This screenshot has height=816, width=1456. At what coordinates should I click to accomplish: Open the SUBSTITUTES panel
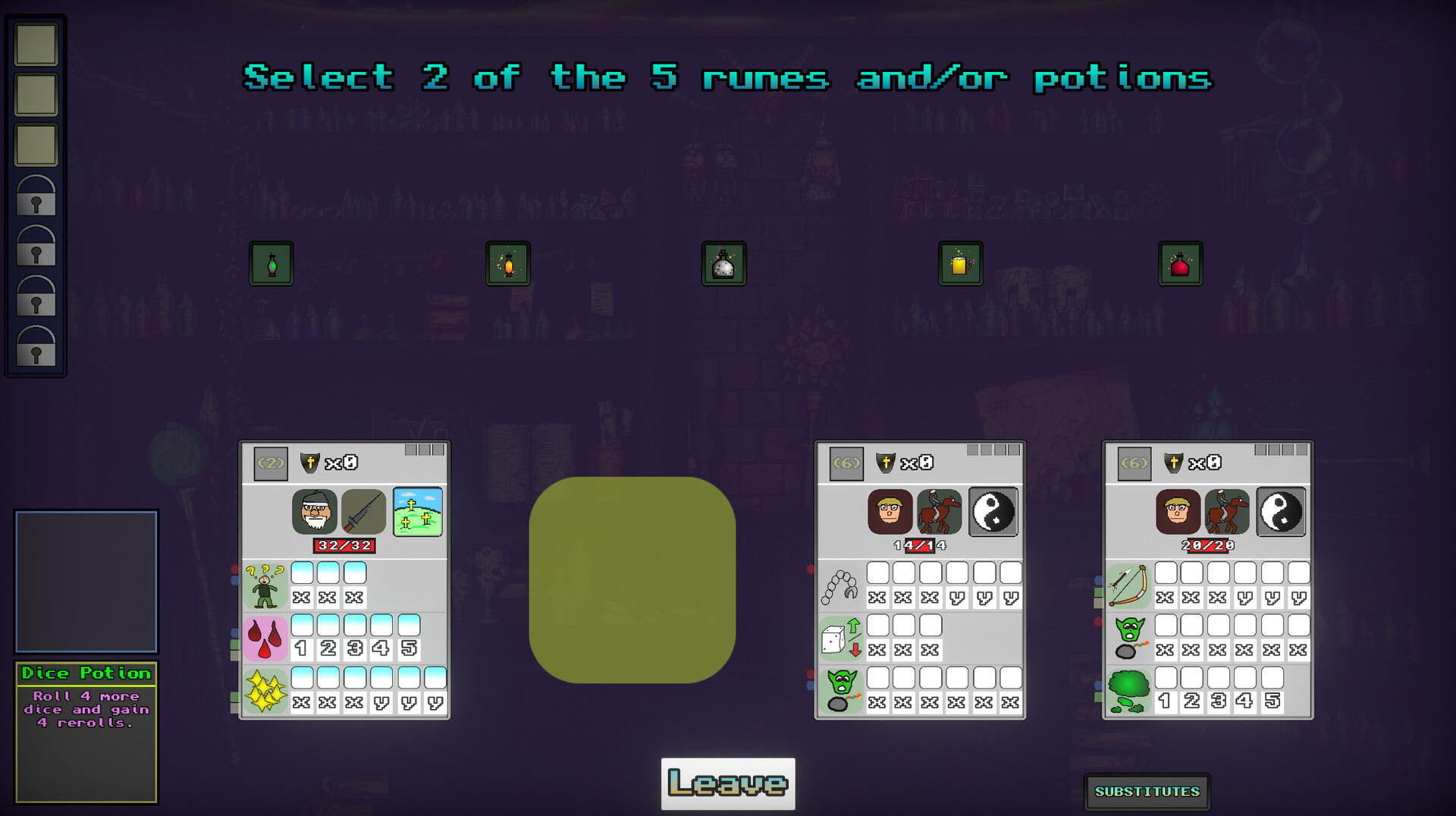point(1147,791)
